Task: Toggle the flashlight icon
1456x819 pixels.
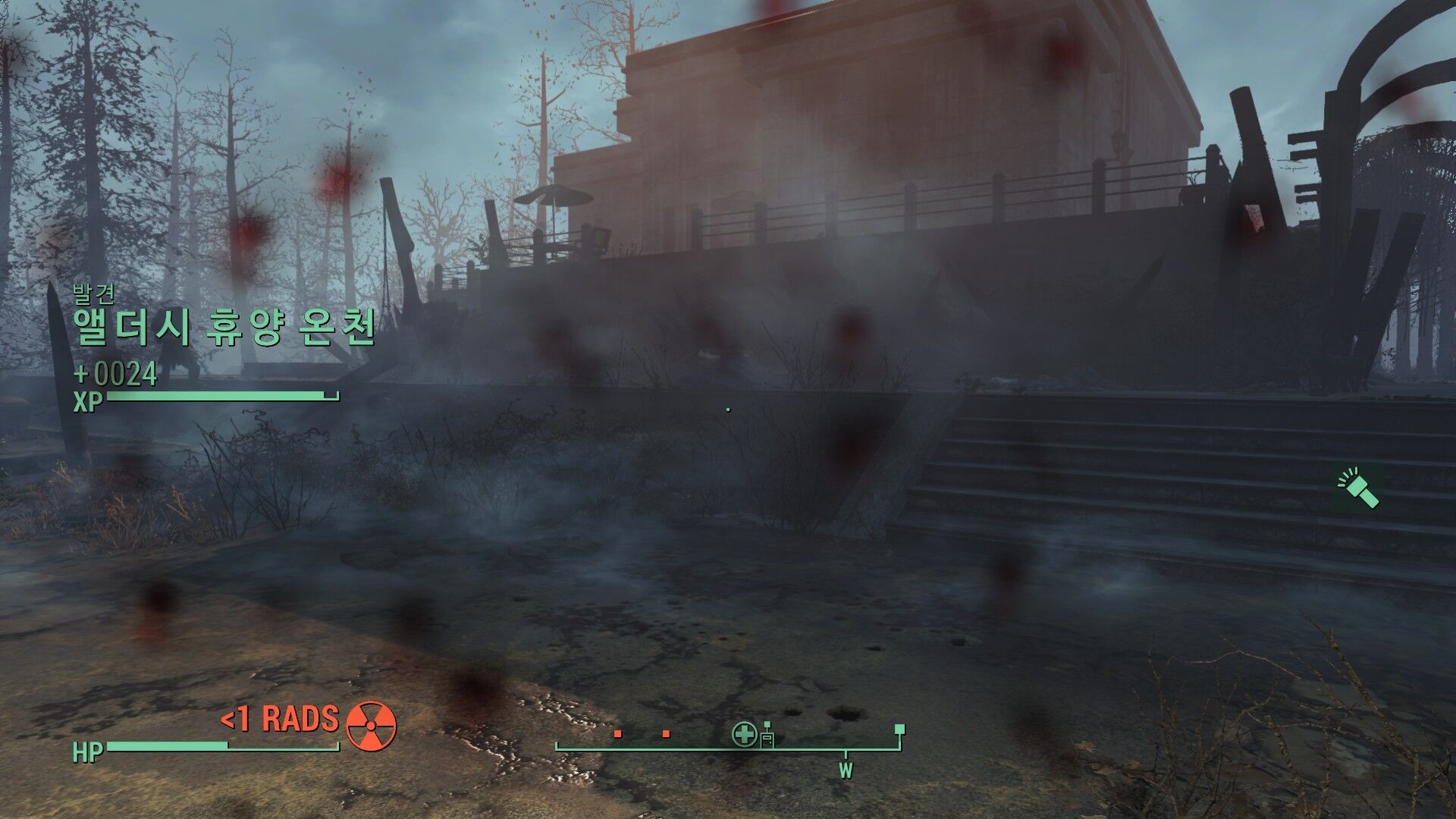Action: tap(1358, 489)
